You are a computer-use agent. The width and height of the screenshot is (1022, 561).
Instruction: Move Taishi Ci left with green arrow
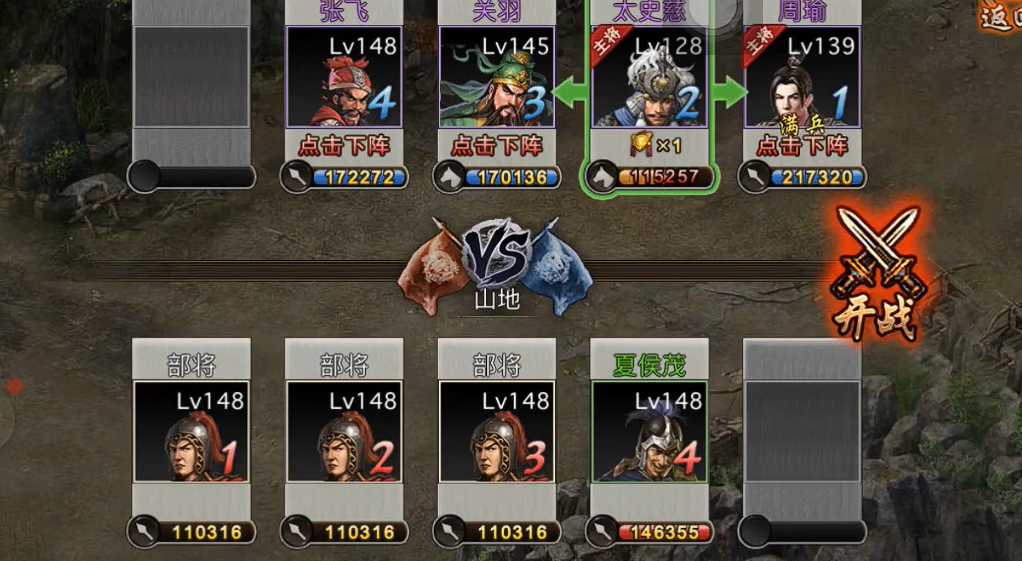tap(570, 93)
